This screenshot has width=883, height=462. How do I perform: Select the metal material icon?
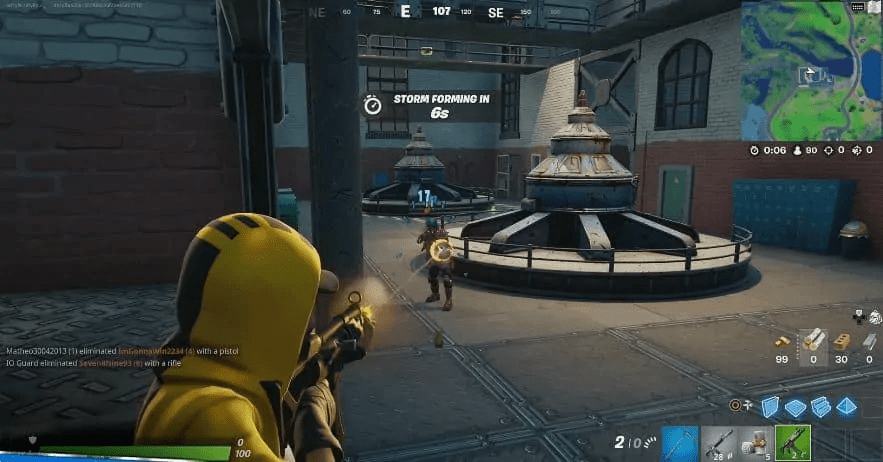tap(869, 342)
